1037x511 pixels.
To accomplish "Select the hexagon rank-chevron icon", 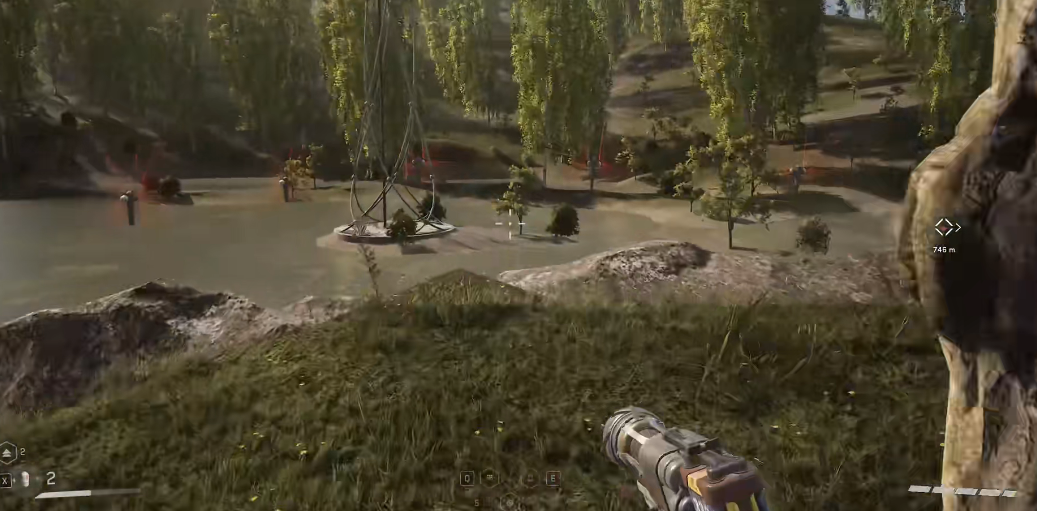I will coord(8,453).
